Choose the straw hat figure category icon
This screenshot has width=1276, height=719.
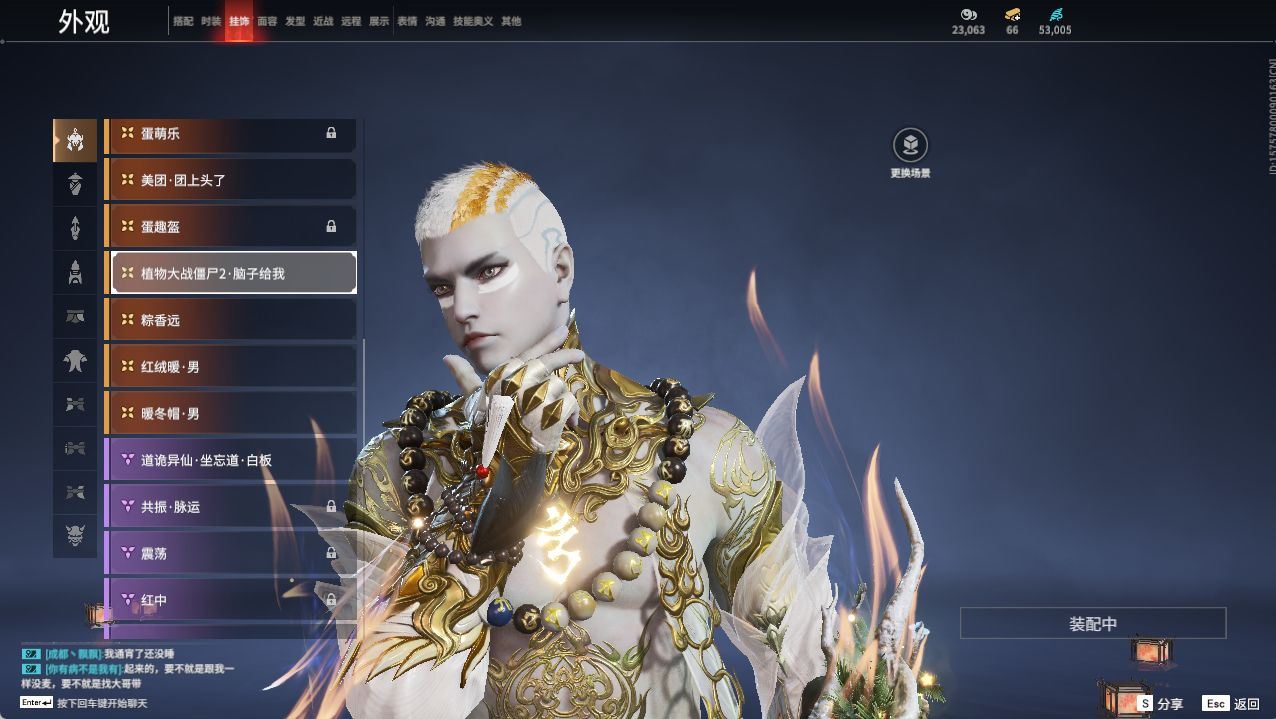click(75, 184)
